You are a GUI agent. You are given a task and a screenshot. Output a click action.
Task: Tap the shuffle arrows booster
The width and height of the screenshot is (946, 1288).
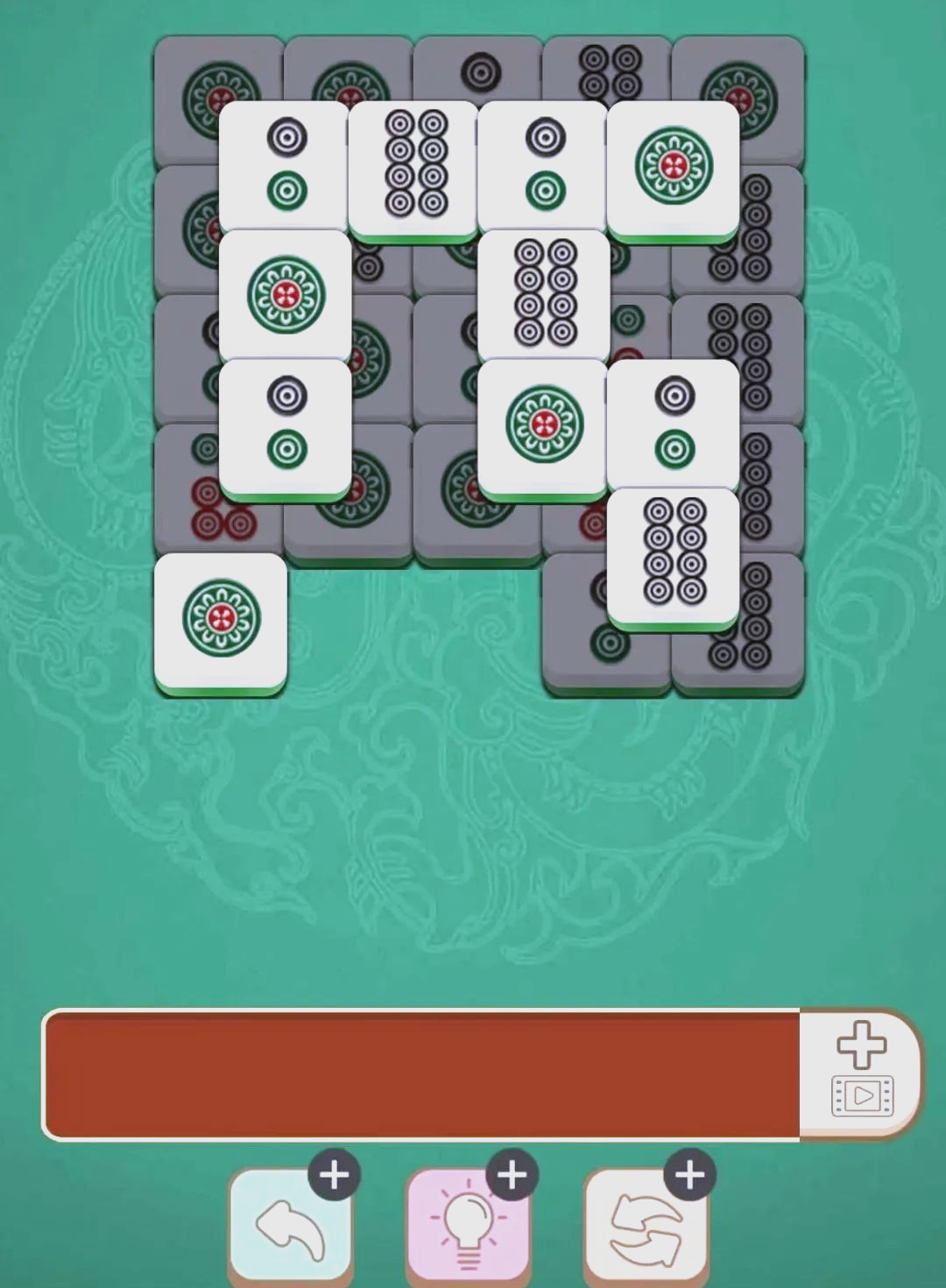point(646,1225)
